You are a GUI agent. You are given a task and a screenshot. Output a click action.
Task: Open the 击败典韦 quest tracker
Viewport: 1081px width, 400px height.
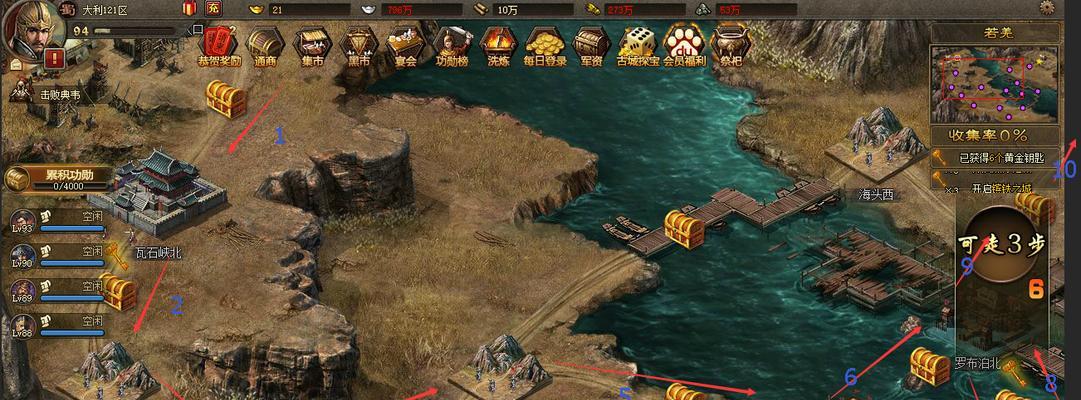coord(50,94)
